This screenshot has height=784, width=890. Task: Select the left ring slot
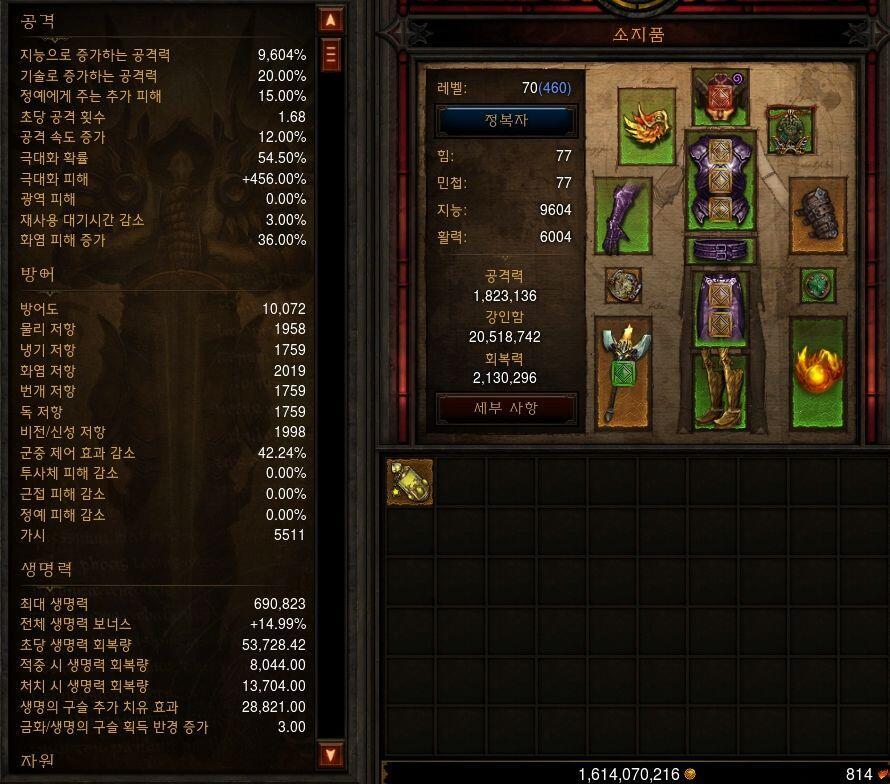tap(623, 285)
